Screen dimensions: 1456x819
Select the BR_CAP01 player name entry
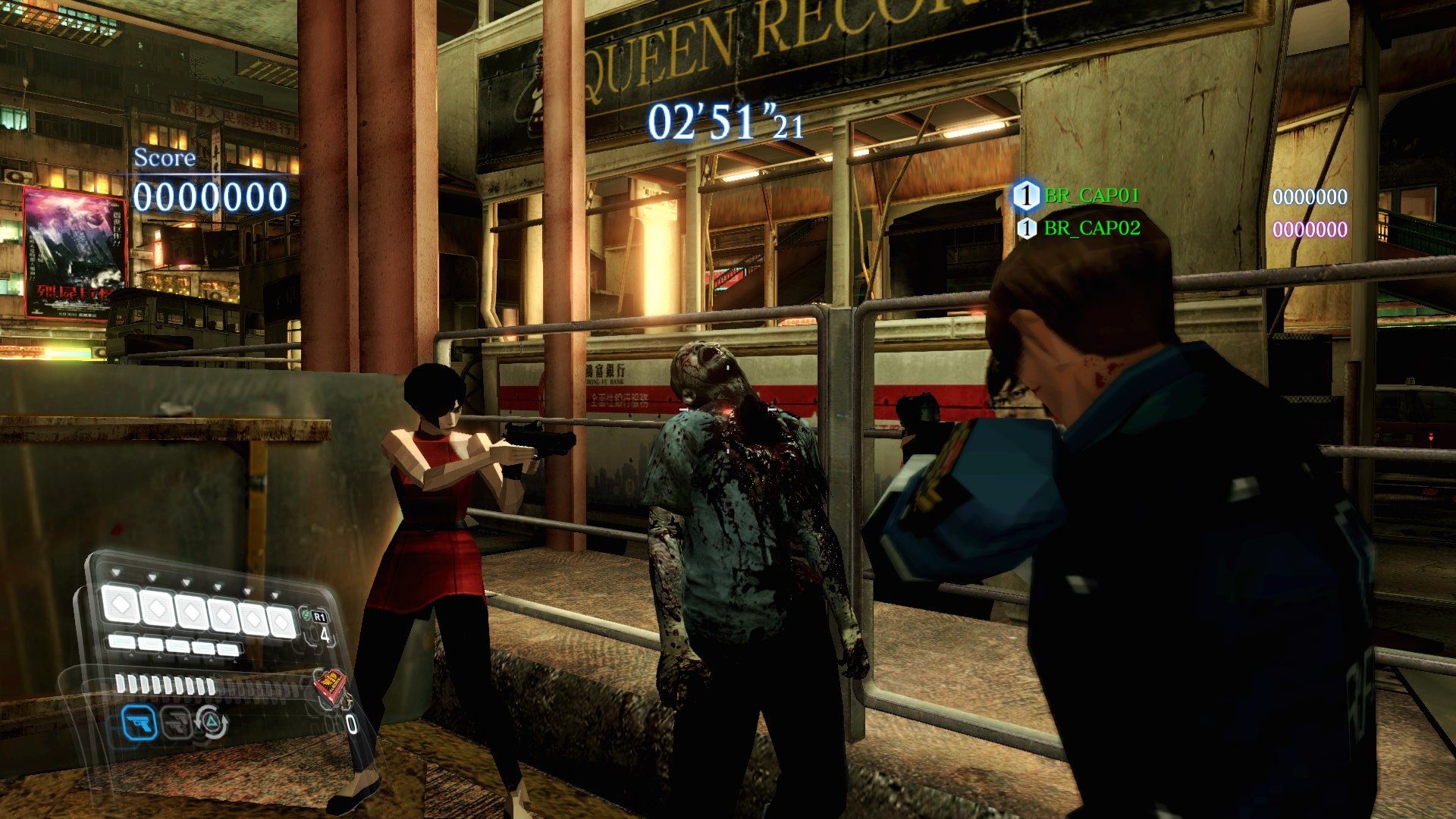point(1090,196)
